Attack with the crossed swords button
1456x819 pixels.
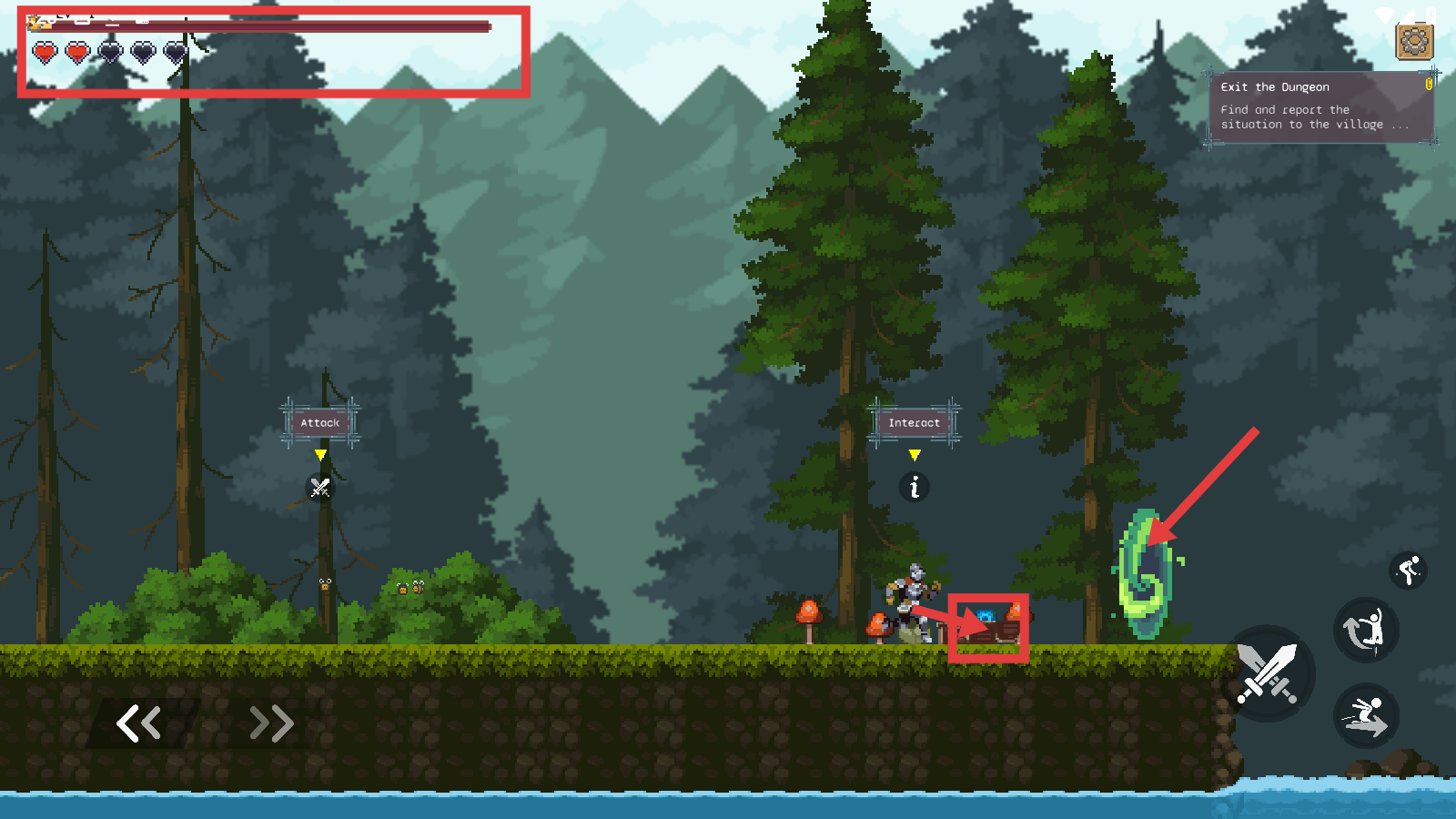[1268, 674]
